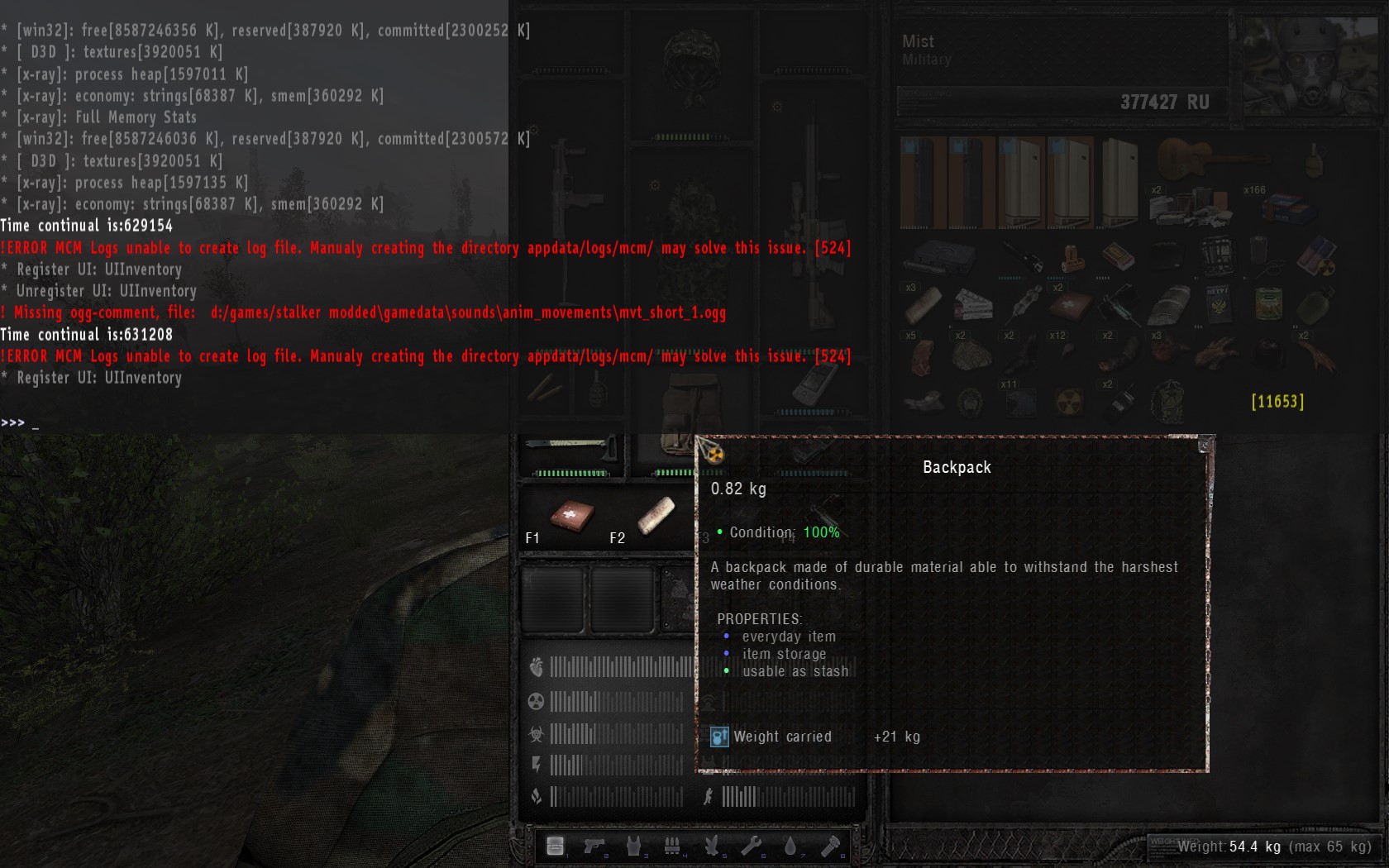1389x868 pixels.
Task: Click the blue Weight carried kettlebell icon
Action: (718, 737)
